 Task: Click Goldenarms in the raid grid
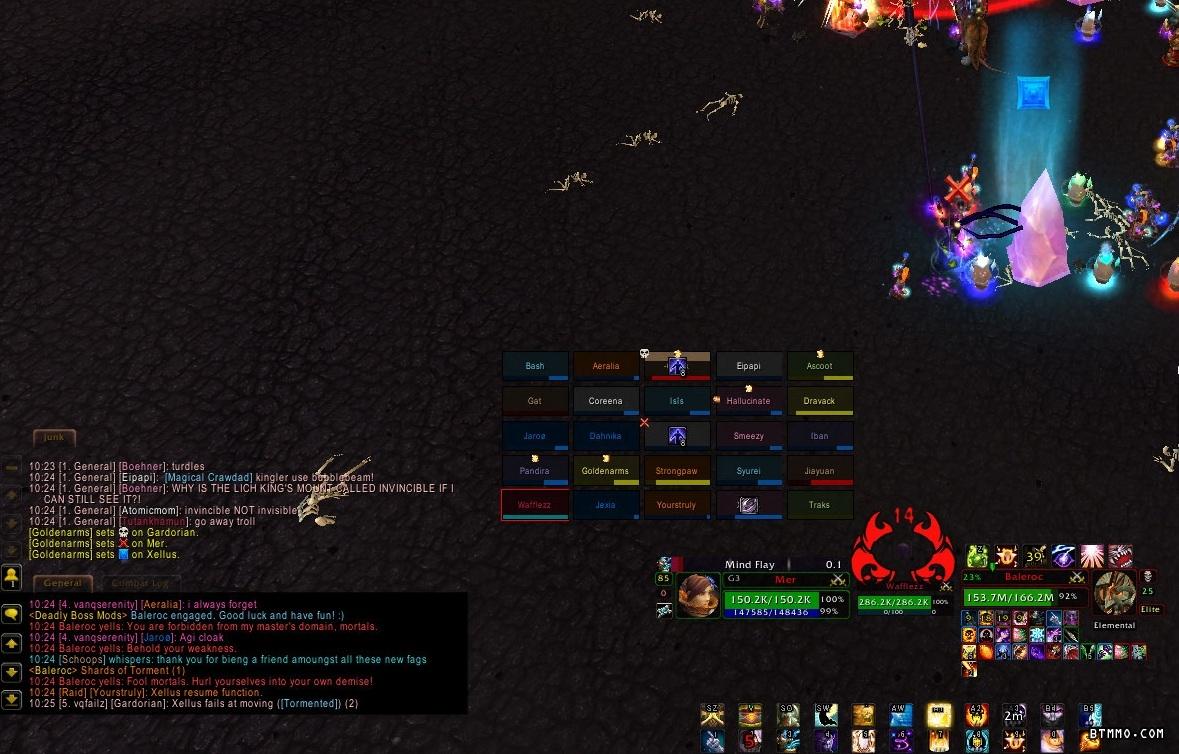click(x=605, y=471)
